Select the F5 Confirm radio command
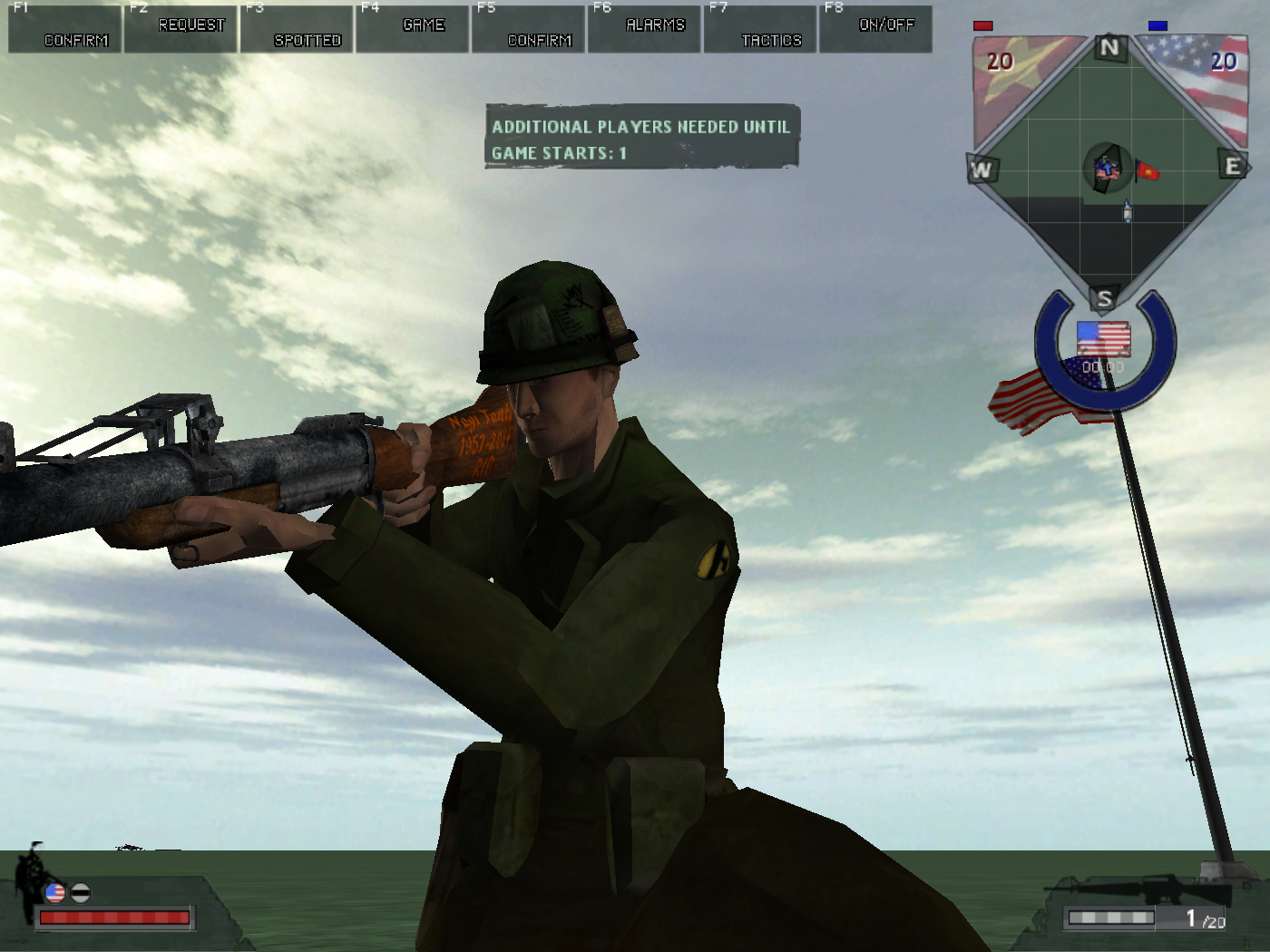Image resolution: width=1270 pixels, height=952 pixels. pyautogui.click(x=529, y=30)
